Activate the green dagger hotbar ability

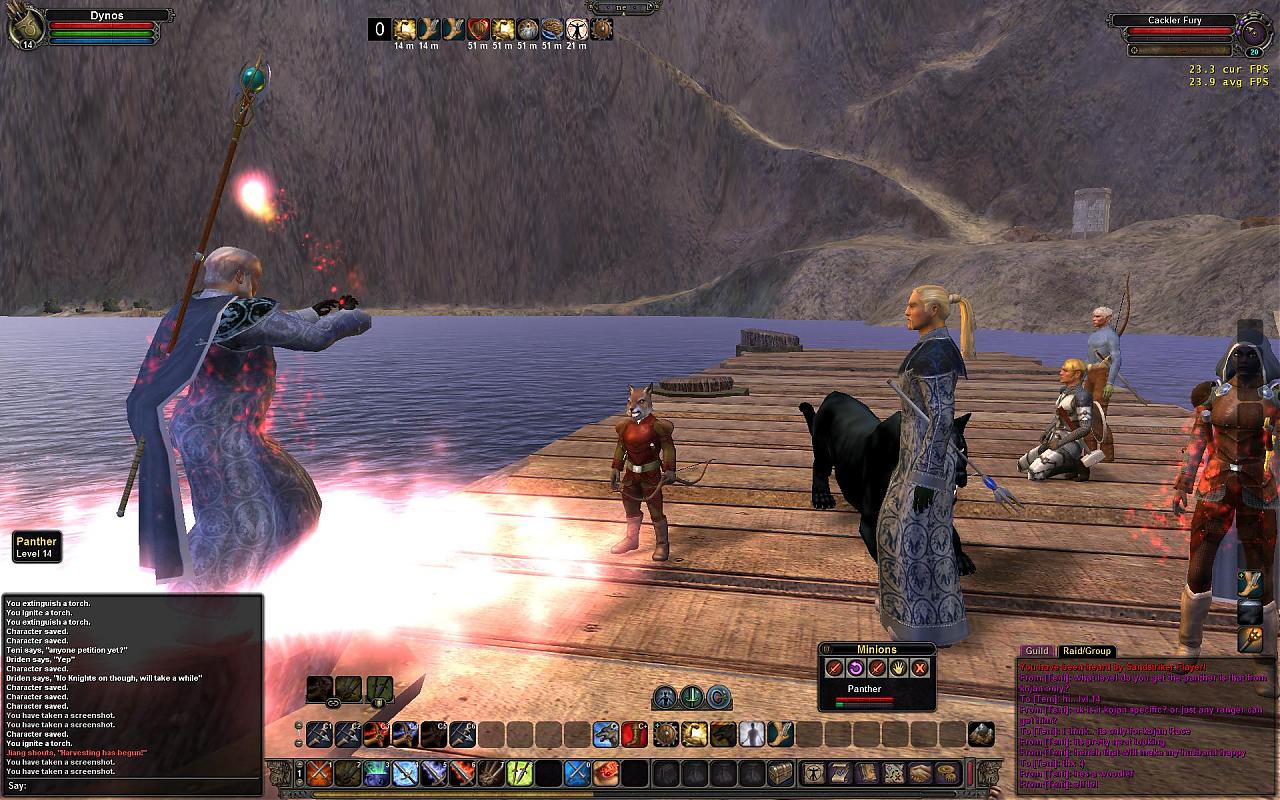(519, 773)
